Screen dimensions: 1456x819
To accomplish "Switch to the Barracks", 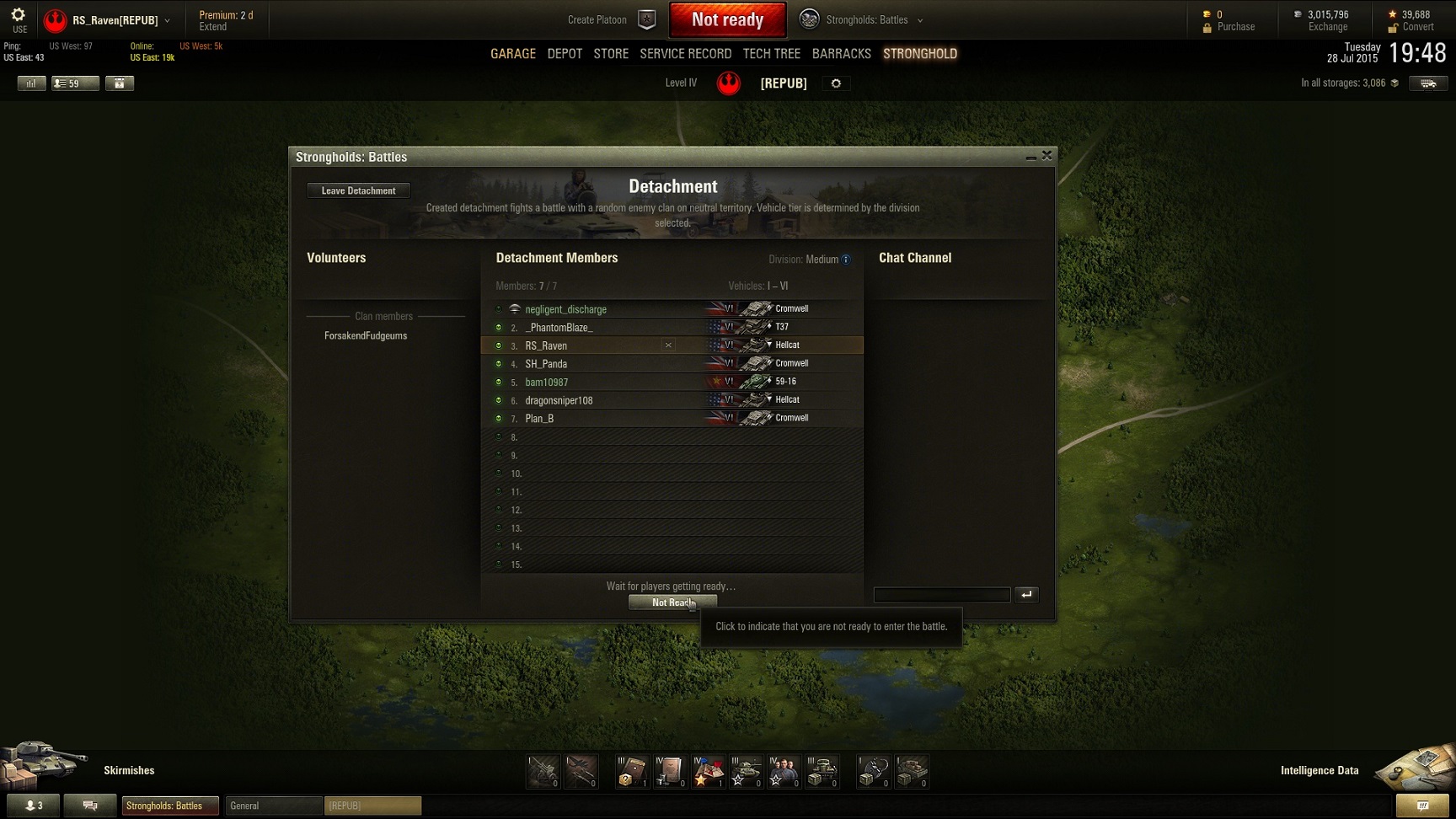I will [841, 54].
